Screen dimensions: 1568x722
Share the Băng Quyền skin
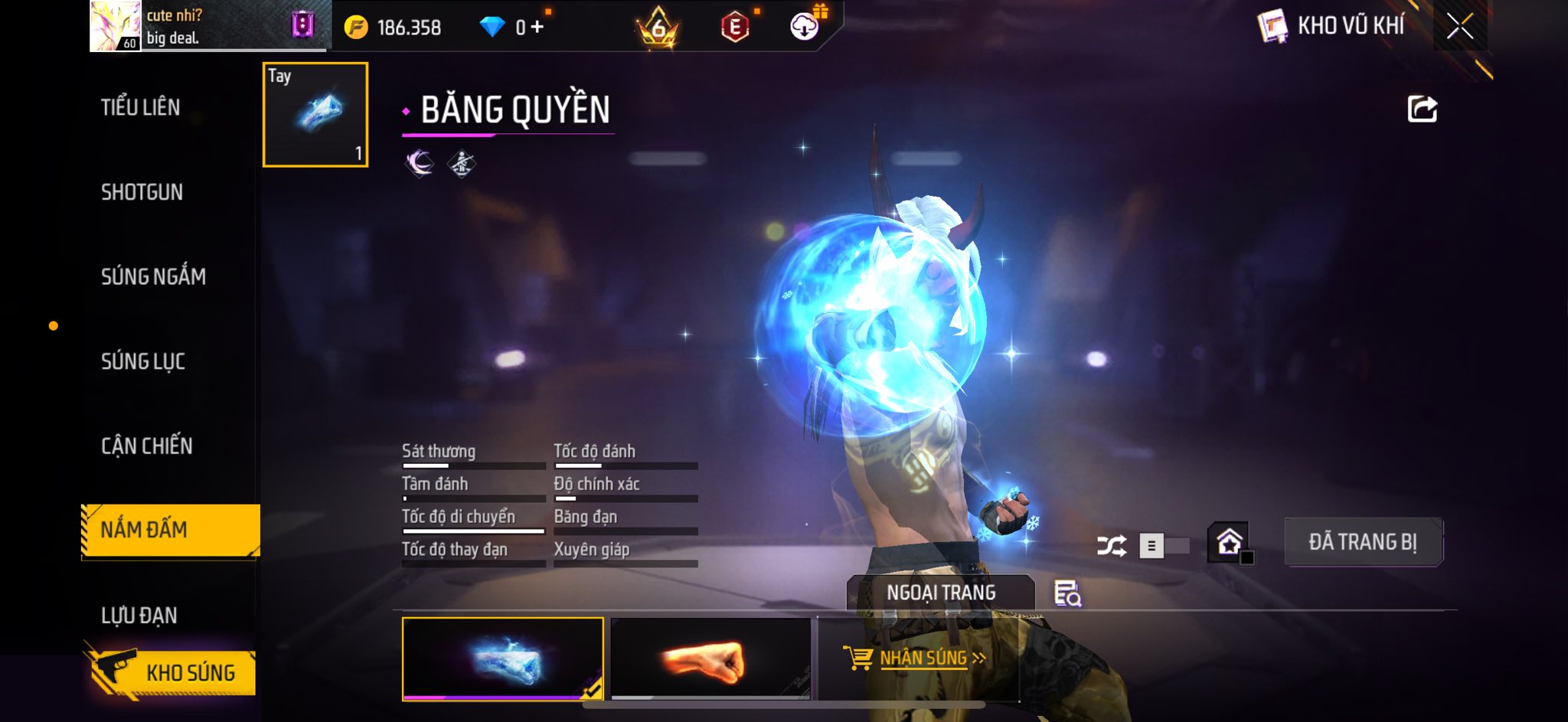1422,109
